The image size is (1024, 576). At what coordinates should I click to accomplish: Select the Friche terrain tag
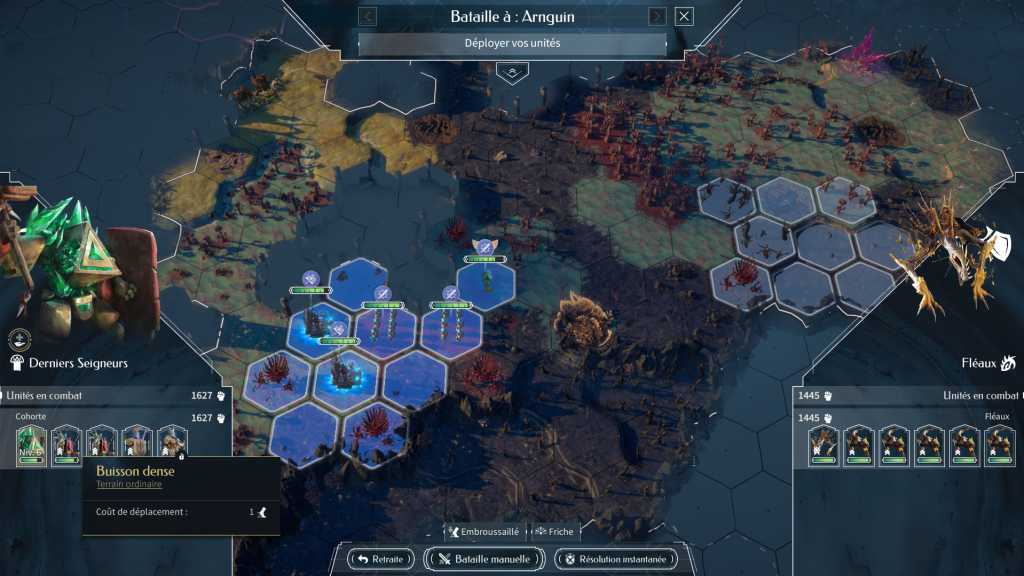coord(554,532)
